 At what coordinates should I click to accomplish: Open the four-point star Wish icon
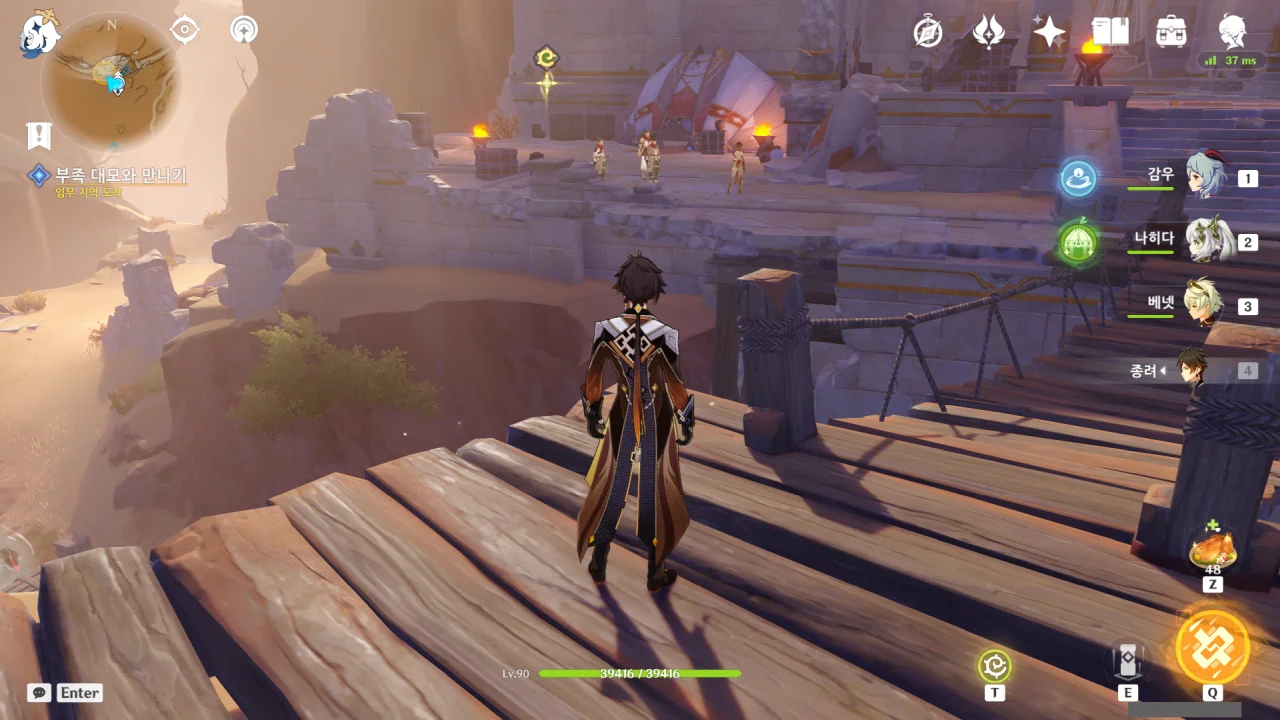tap(1049, 32)
